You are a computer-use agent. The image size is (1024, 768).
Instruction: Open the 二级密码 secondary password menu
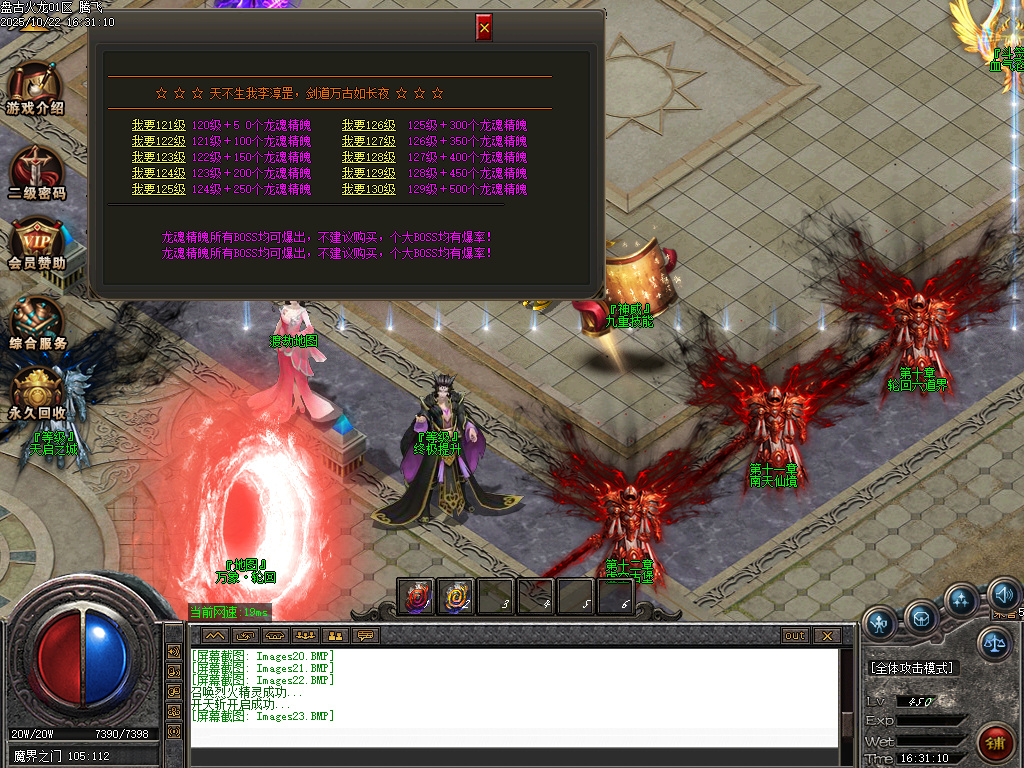36,172
